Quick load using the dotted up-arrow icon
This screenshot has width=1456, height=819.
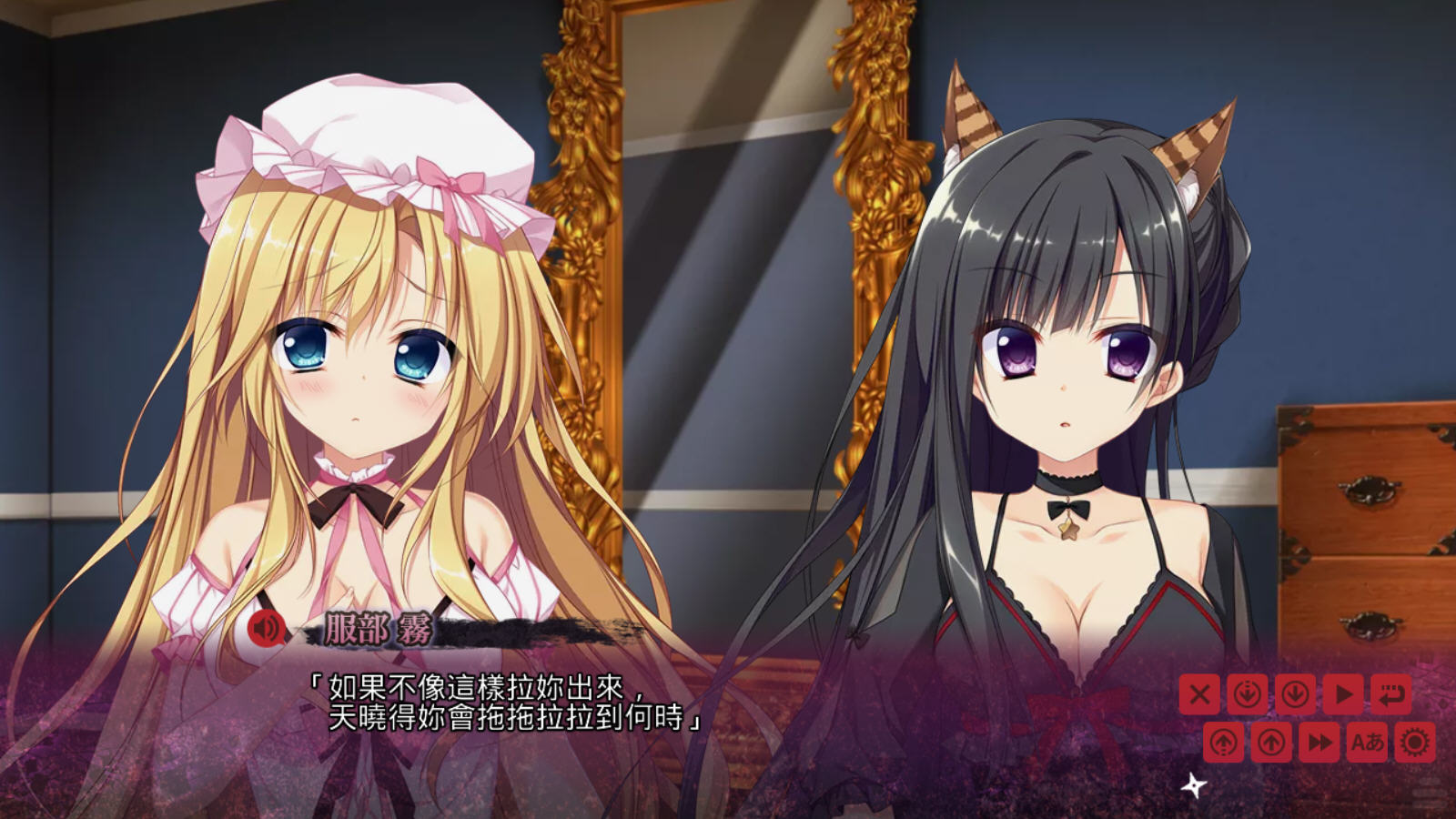[x=1223, y=742]
